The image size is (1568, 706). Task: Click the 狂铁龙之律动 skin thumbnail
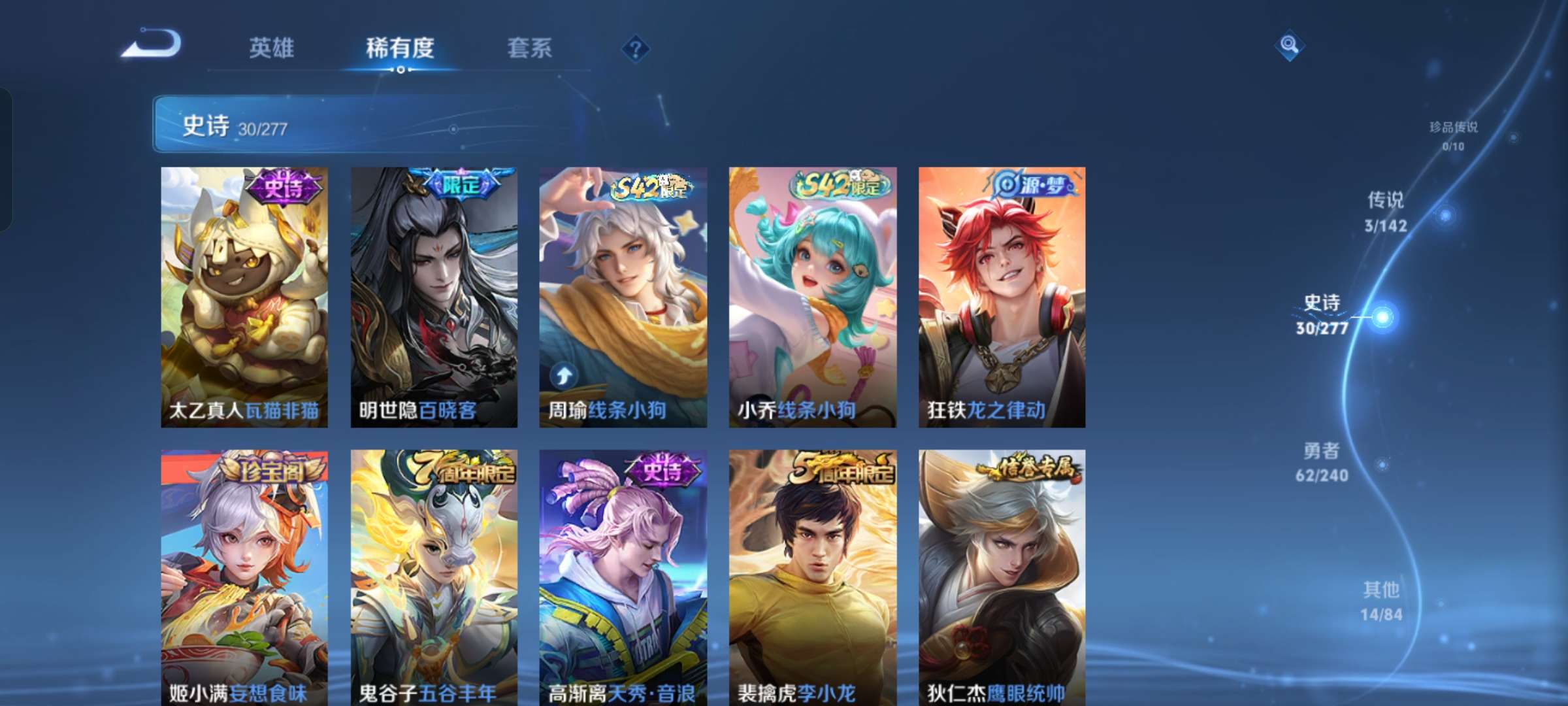tap(1000, 288)
